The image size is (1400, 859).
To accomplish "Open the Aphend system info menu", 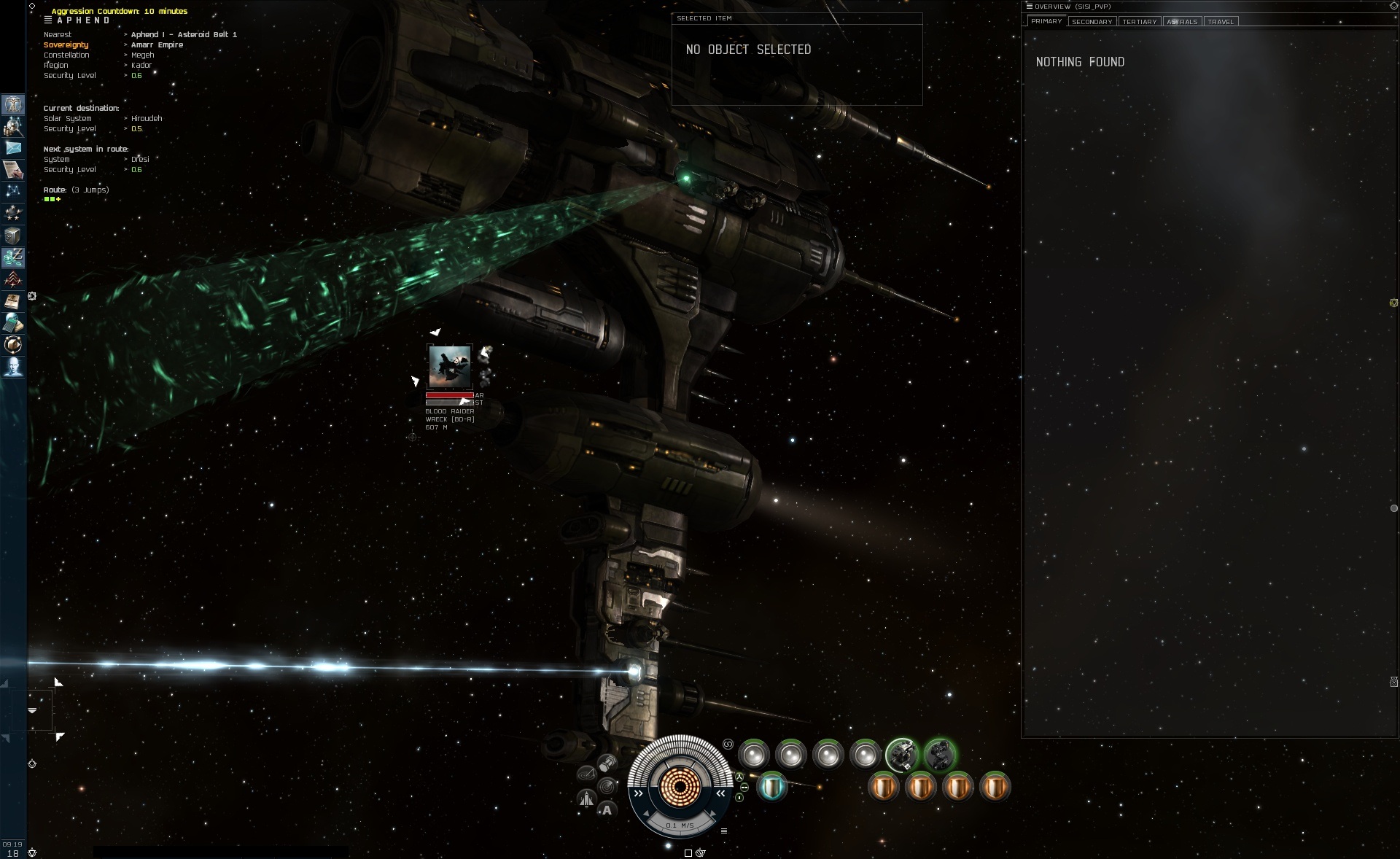I will [x=48, y=20].
